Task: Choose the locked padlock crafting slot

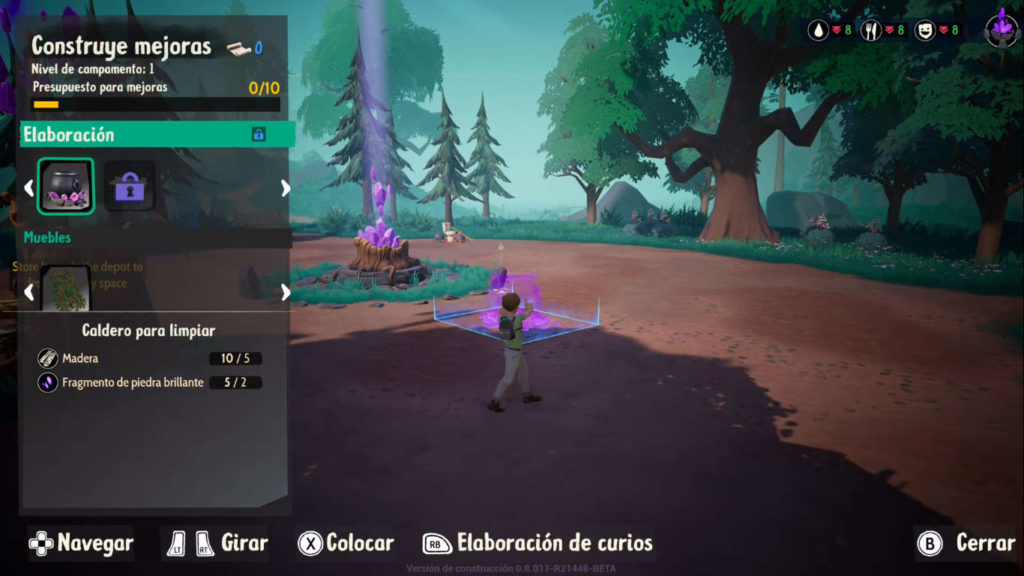Action: pos(130,186)
